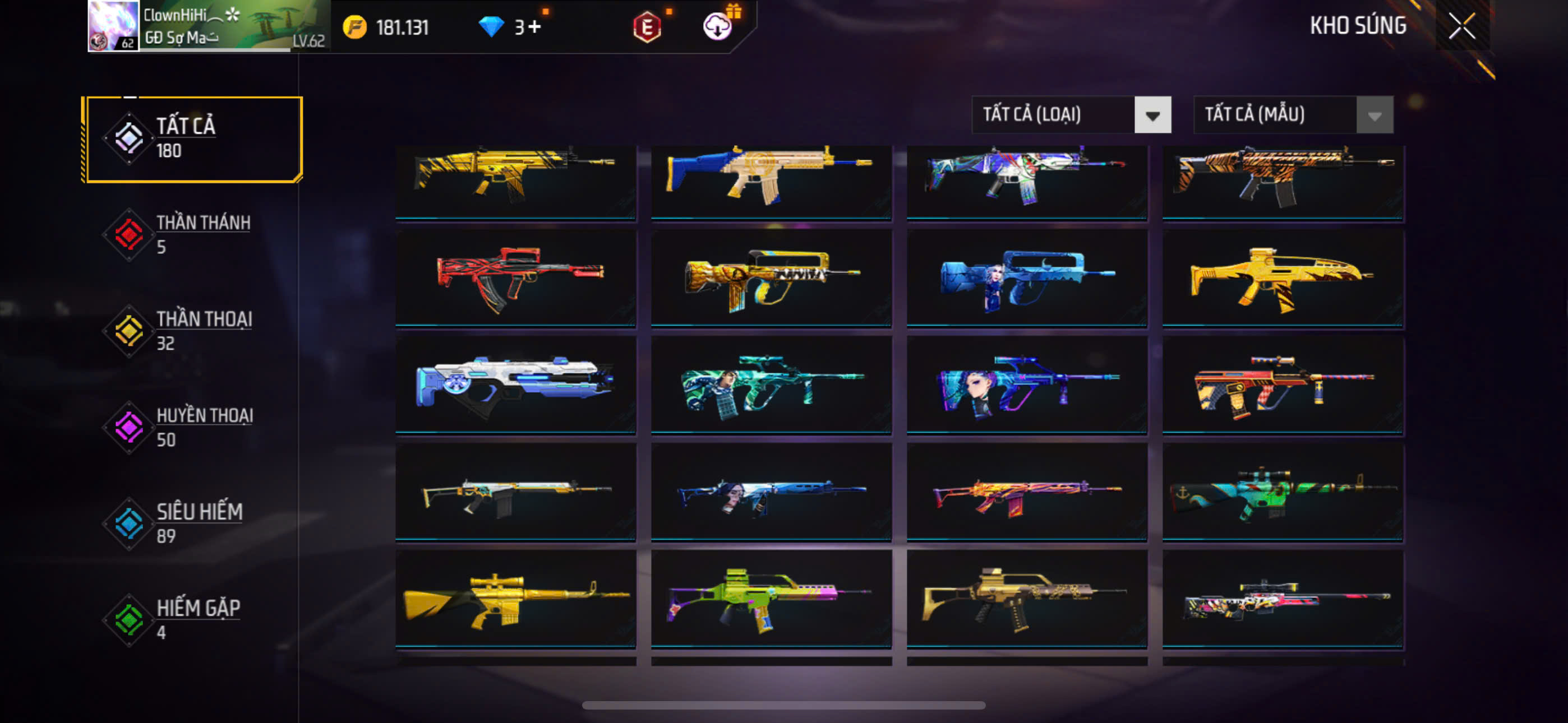Viewport: 1568px width, 723px height.
Task: Select the solid golden XM8 rifle skin
Action: (x=1283, y=279)
